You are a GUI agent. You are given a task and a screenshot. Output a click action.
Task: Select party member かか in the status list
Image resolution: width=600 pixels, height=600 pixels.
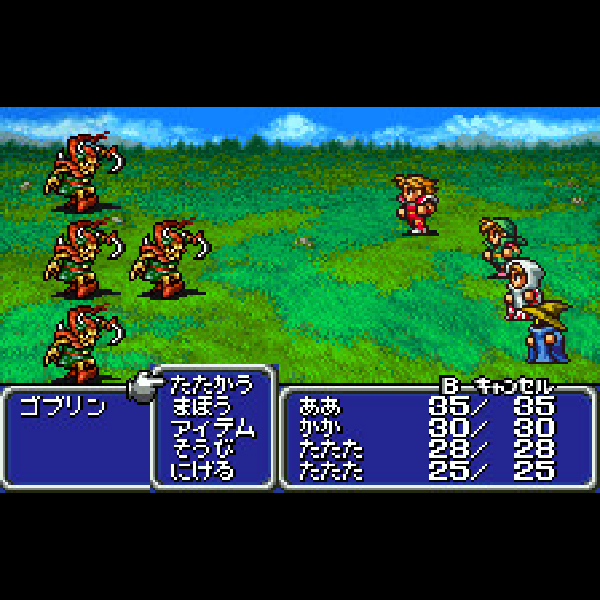pyautogui.click(x=320, y=426)
